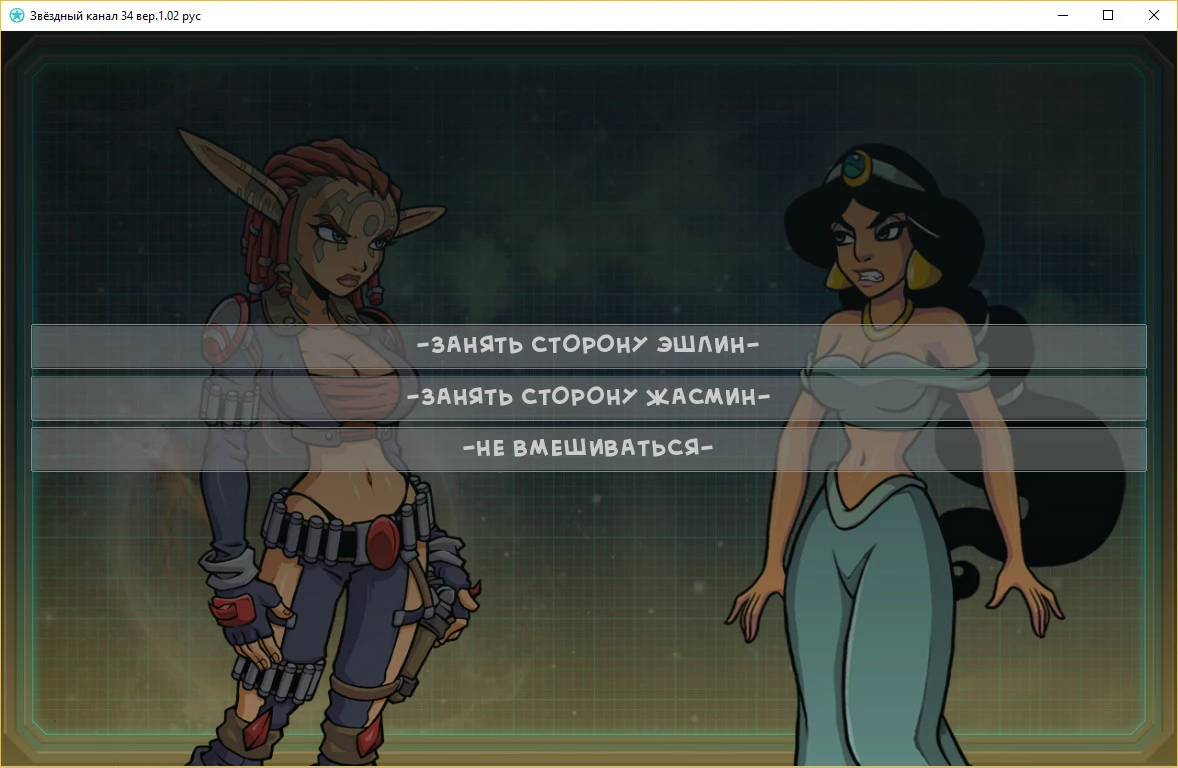Image resolution: width=1178 pixels, height=768 pixels.
Task: Pick the "Не вмешиваться" option
Action: click(x=588, y=449)
